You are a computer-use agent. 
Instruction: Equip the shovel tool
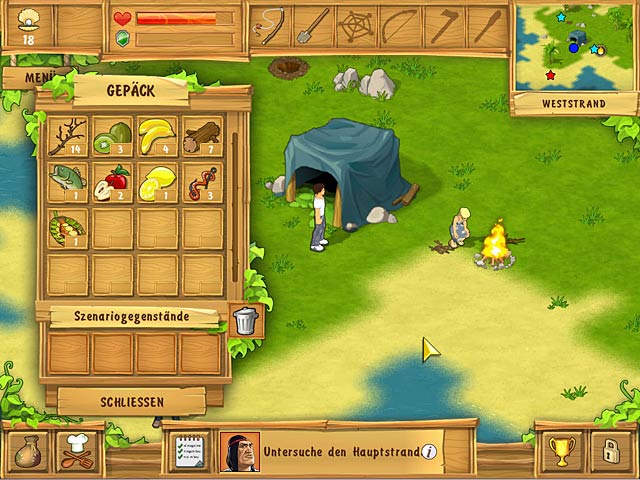click(316, 27)
